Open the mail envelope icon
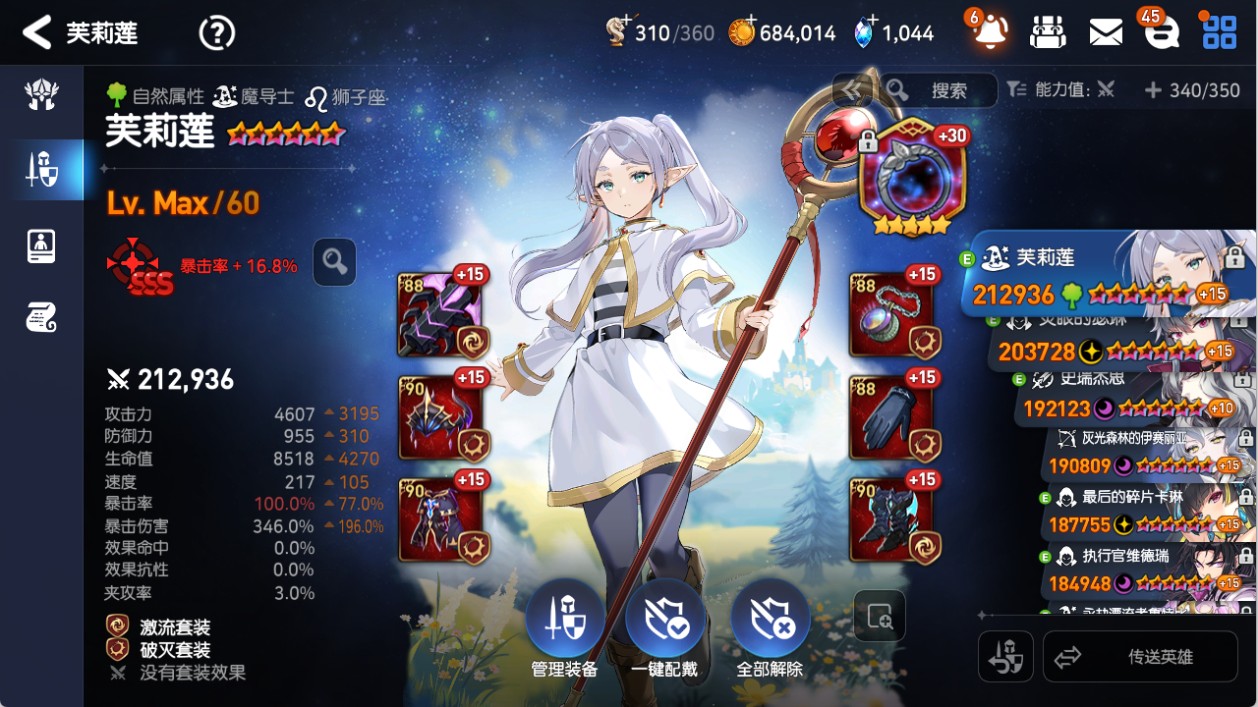Viewport: 1258px width, 707px height. point(1105,33)
